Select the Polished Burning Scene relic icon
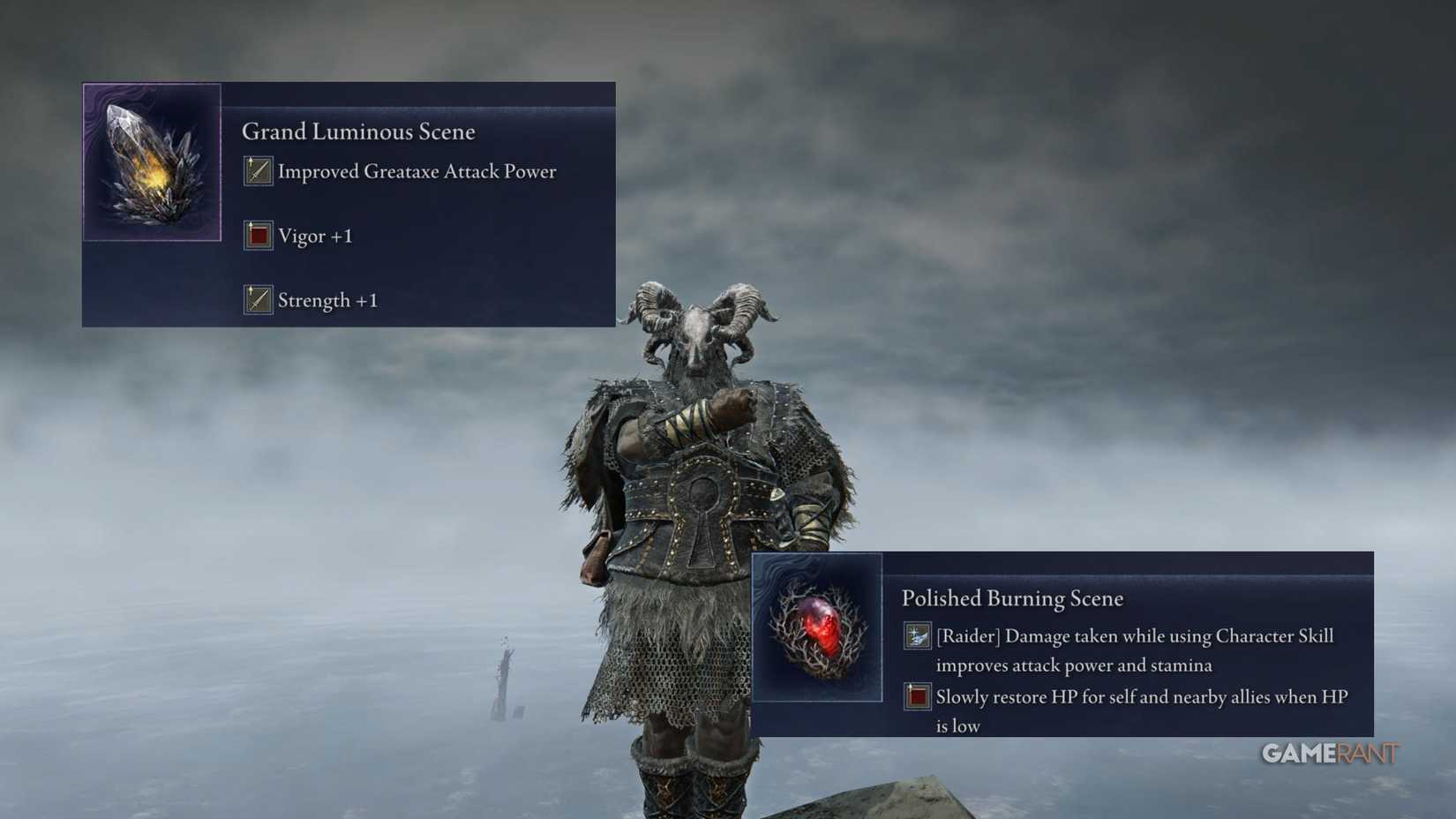 (x=817, y=632)
